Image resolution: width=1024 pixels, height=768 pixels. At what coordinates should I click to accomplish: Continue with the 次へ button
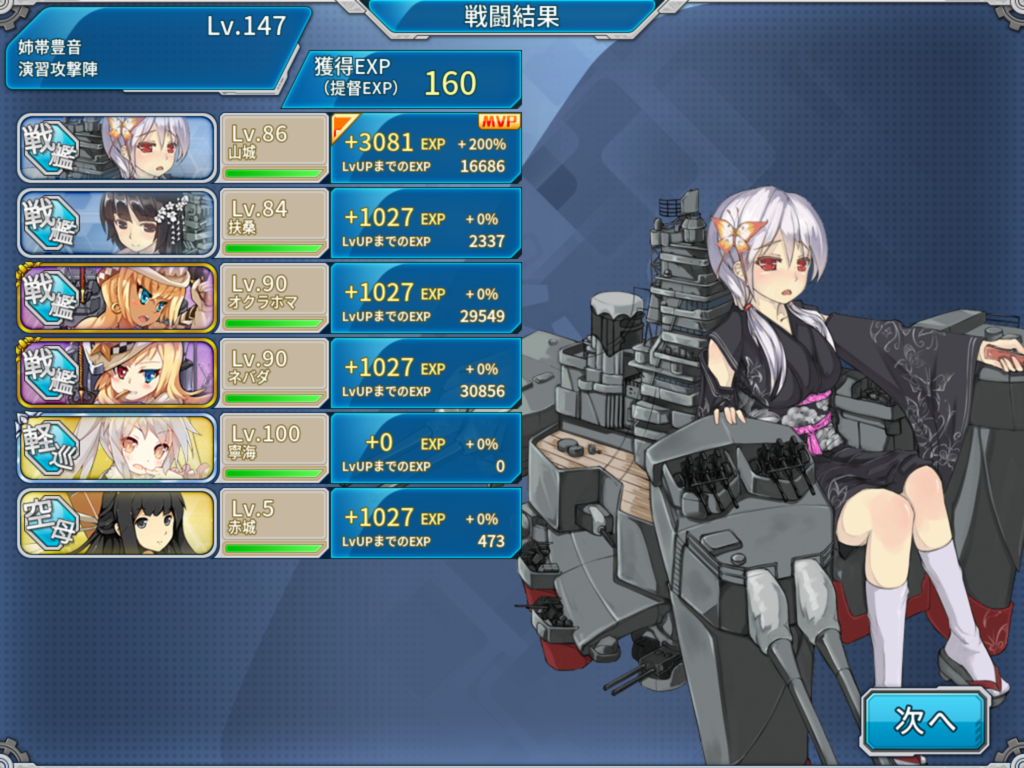(925, 720)
